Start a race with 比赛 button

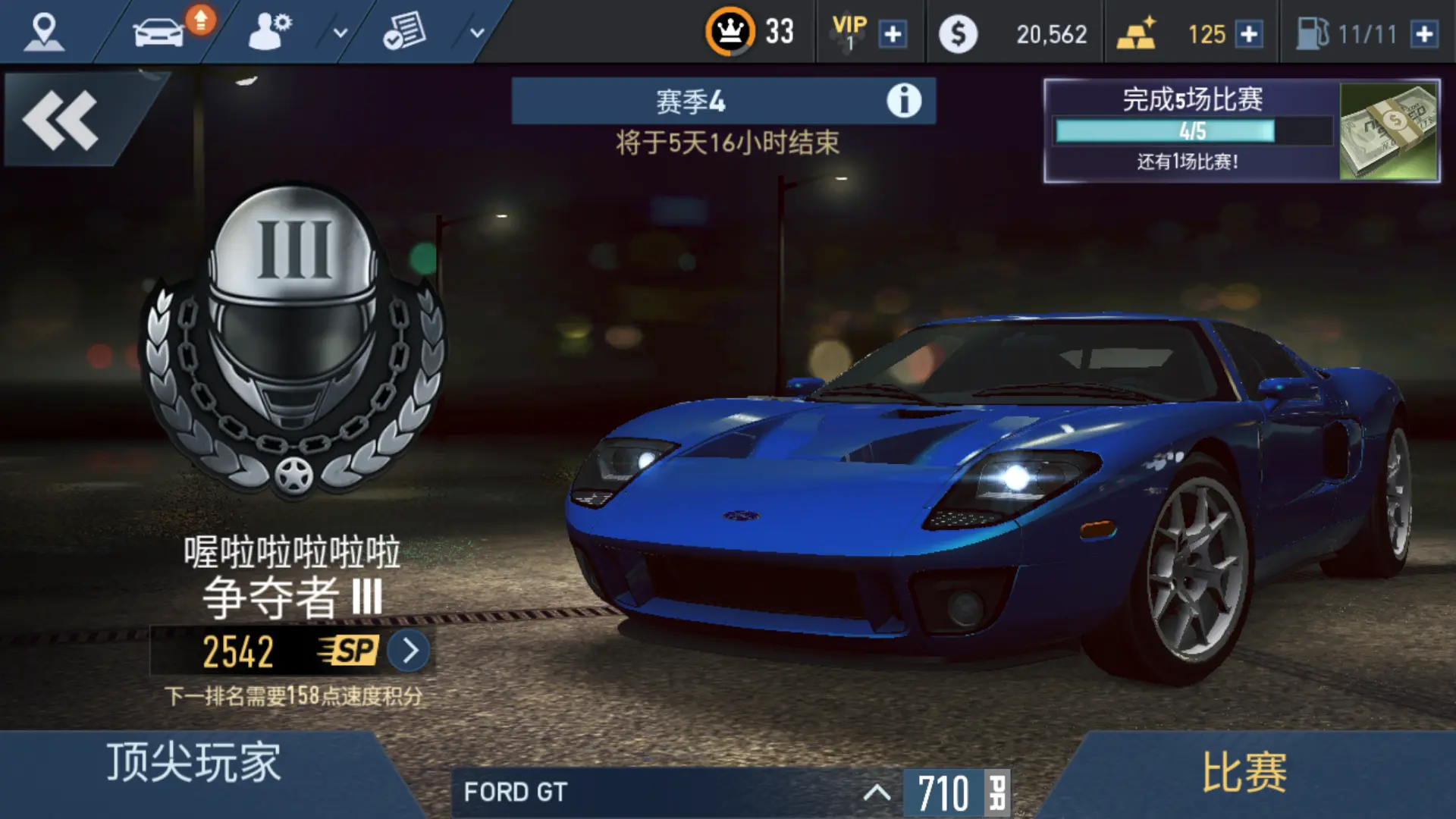pyautogui.click(x=1244, y=773)
